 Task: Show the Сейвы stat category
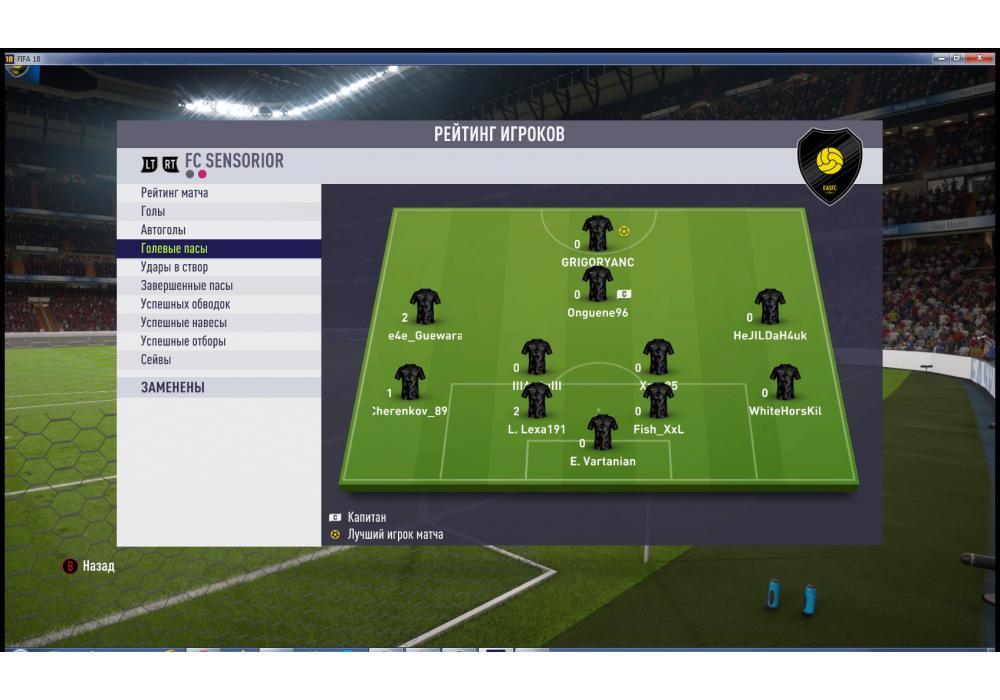click(156, 359)
